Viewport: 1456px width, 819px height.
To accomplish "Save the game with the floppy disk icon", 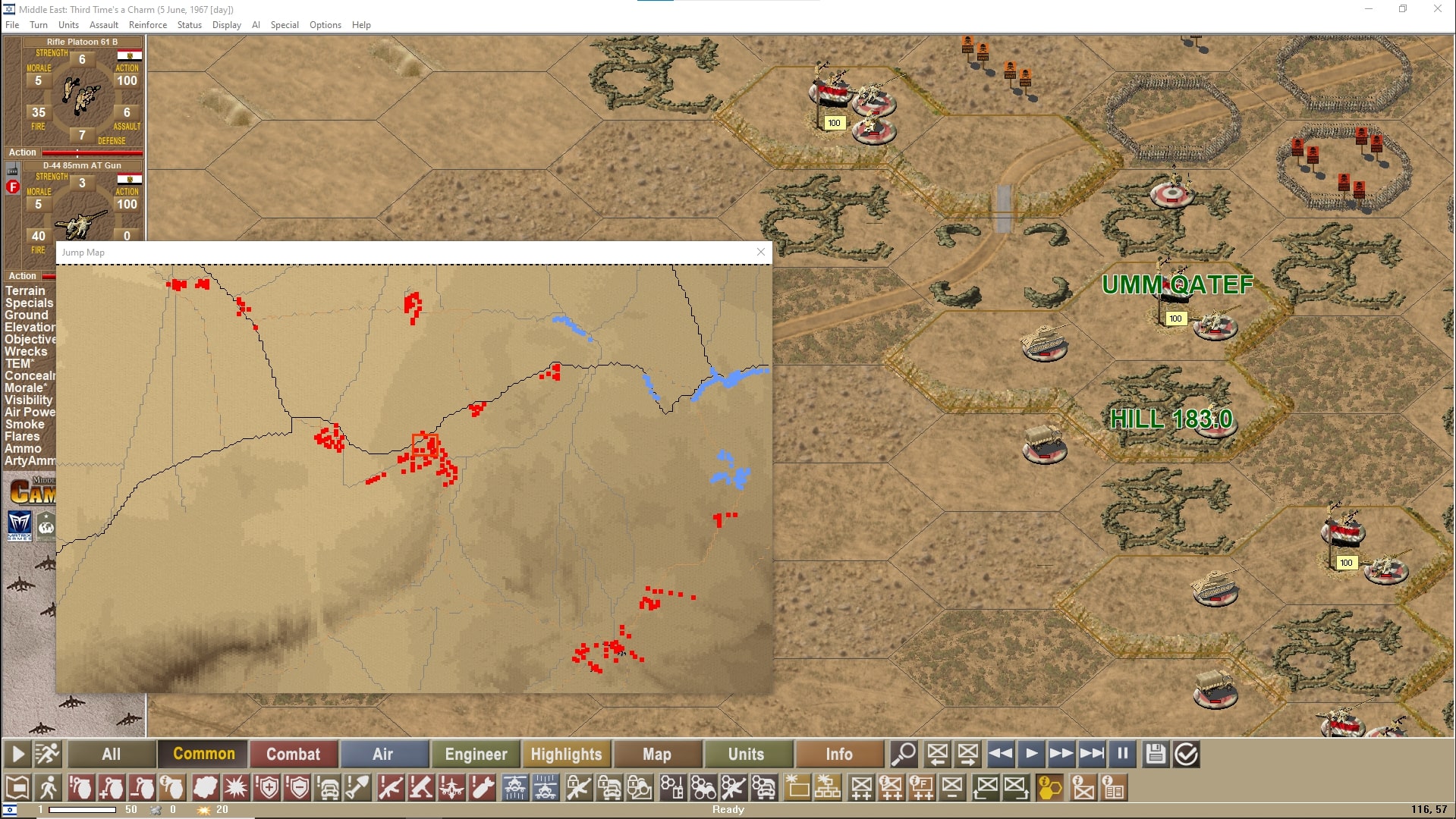I will click(x=1156, y=753).
